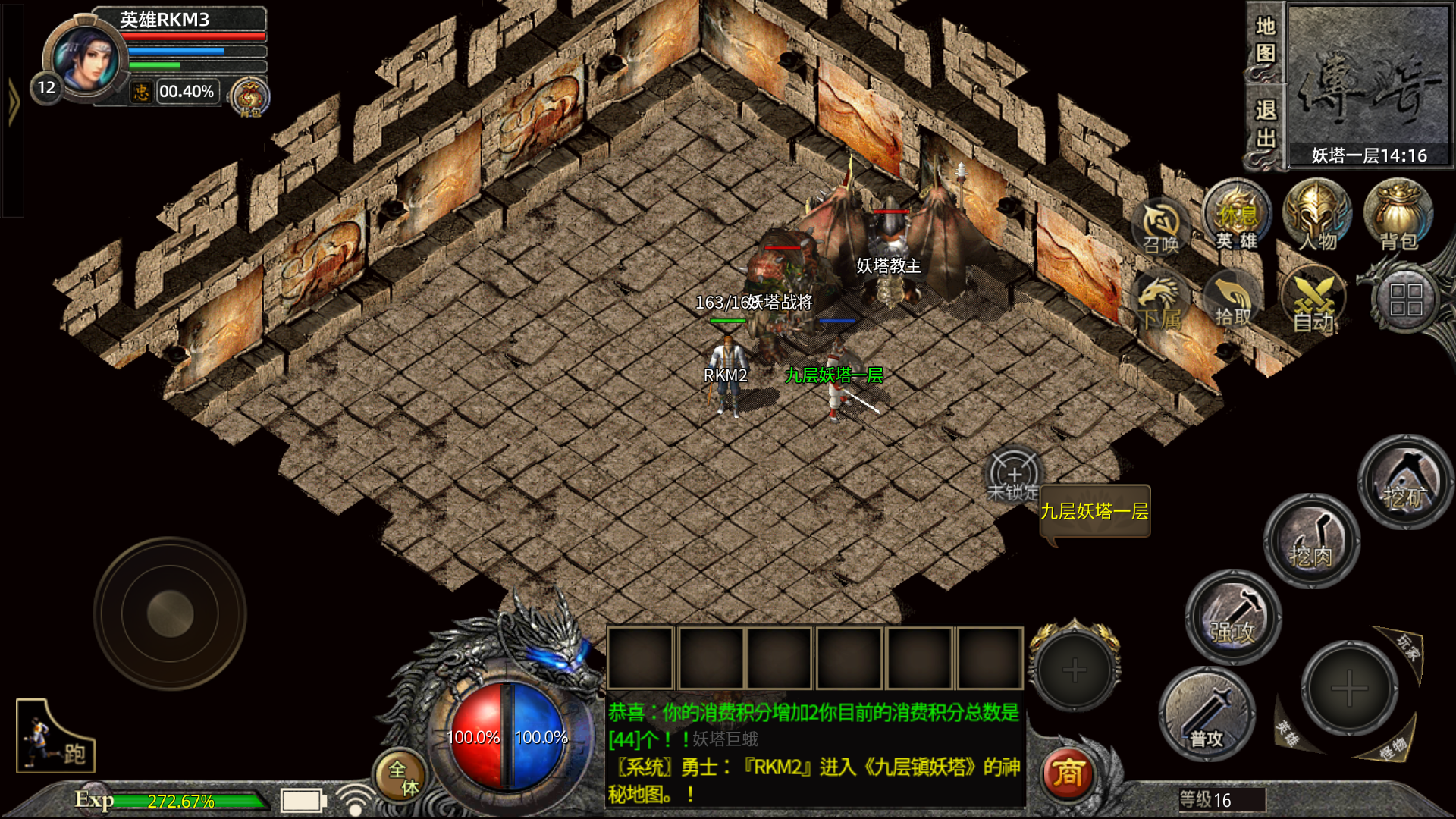Click the 未锁定 target lock icon
Viewport: 1456px width, 819px height.
(x=1013, y=476)
